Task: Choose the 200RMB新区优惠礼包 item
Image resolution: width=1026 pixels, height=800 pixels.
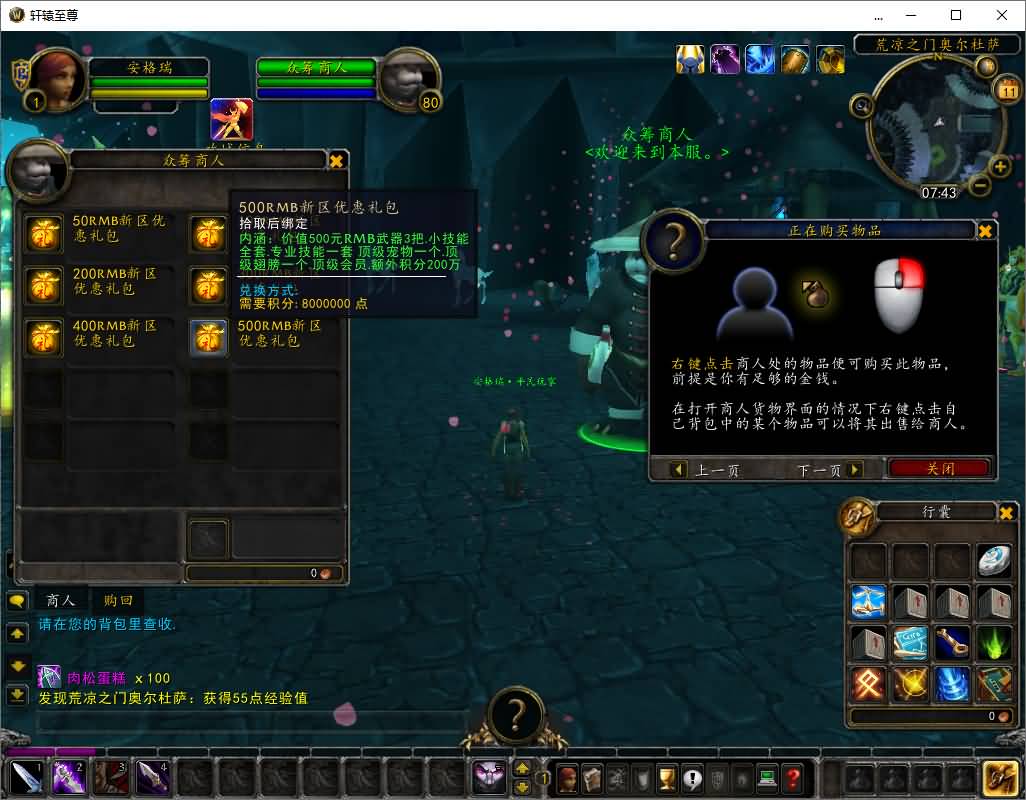Action: 44,287
